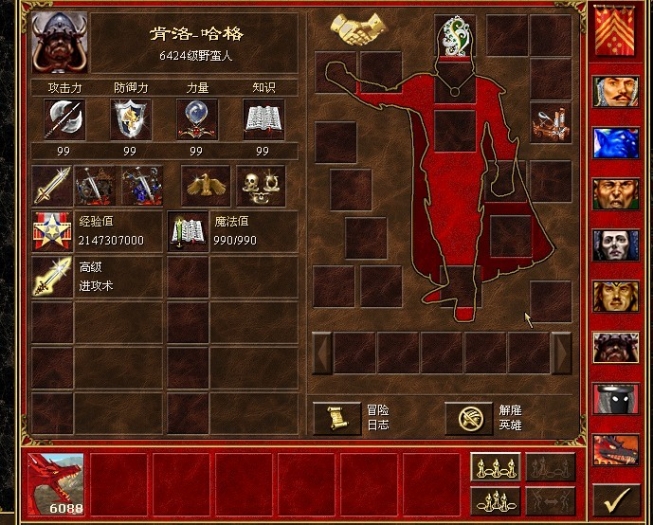Select the red dragon army slot
The image size is (653, 525).
pyautogui.click(x=55, y=484)
